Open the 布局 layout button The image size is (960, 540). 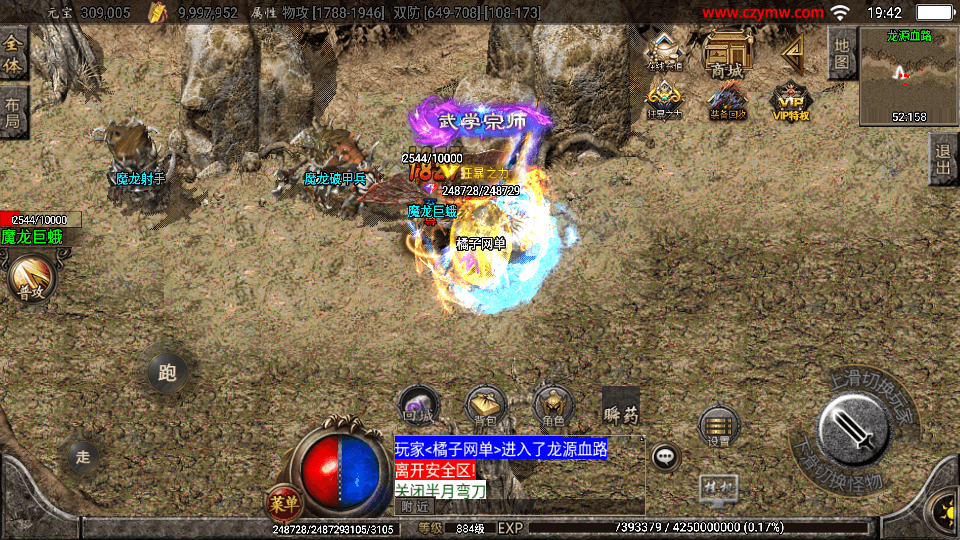tap(13, 112)
